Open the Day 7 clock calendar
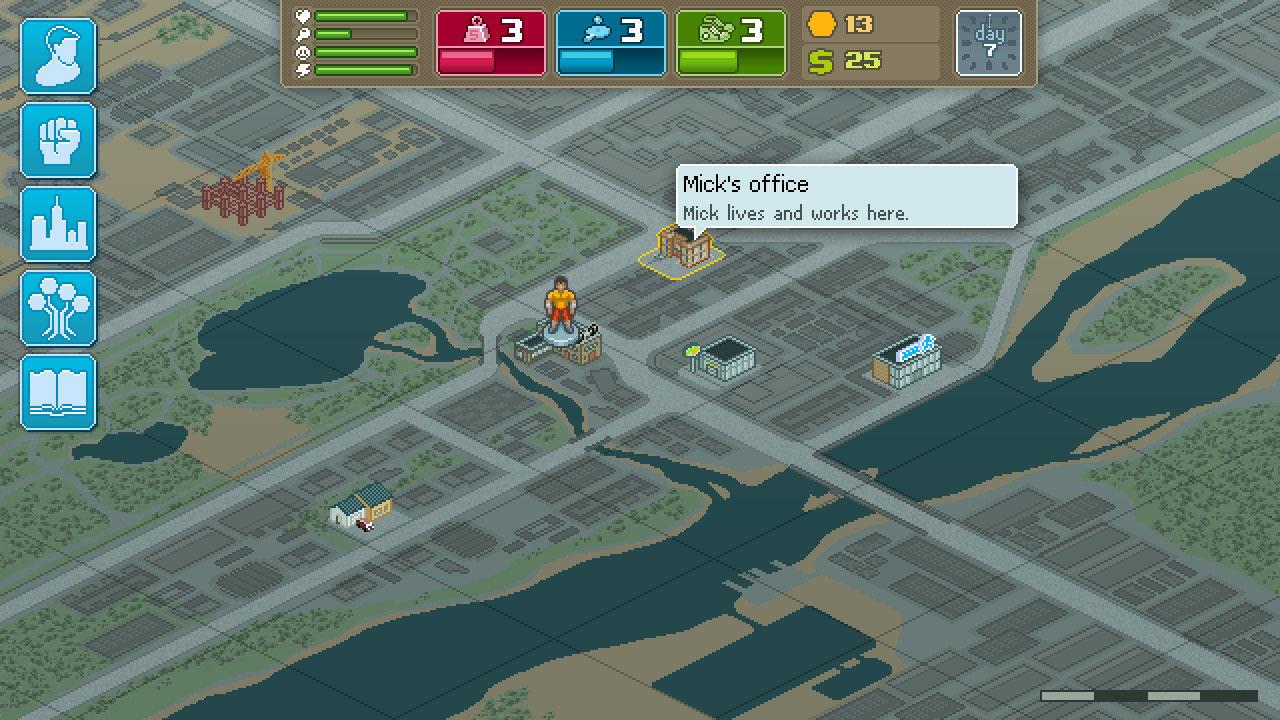The width and height of the screenshot is (1280, 720). pos(988,42)
